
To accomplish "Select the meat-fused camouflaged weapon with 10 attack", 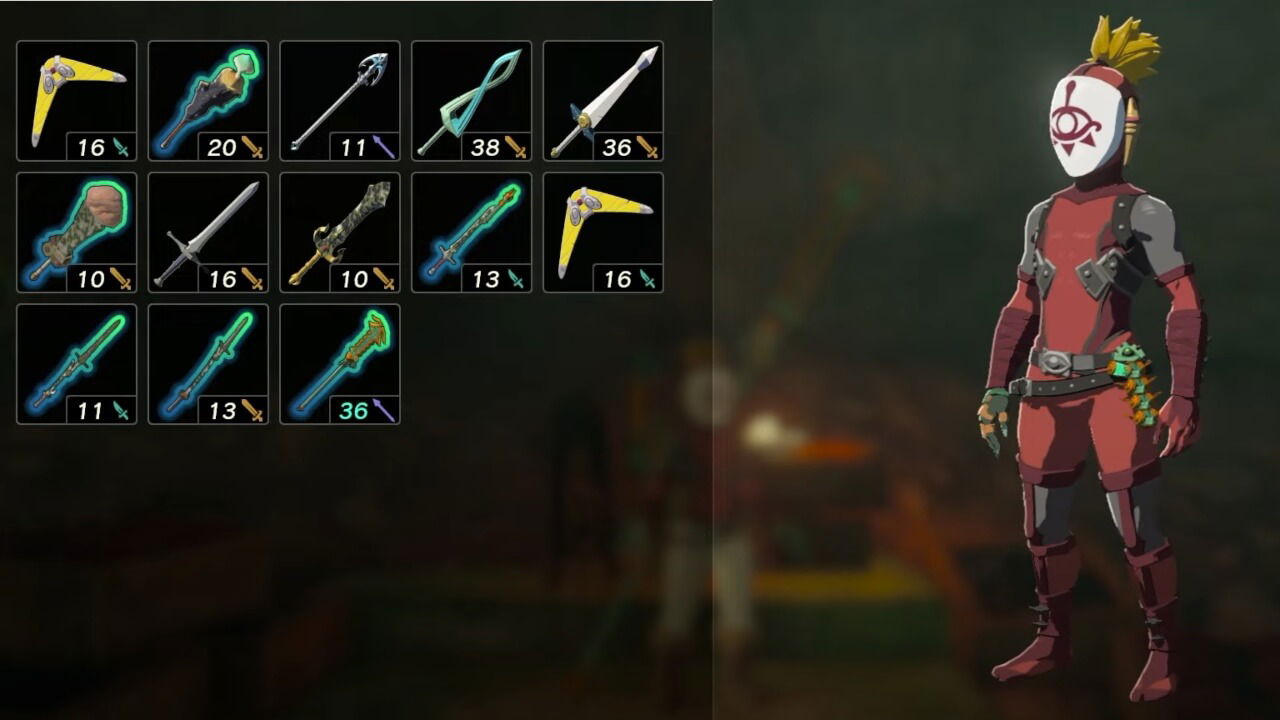I will [x=75, y=228].
